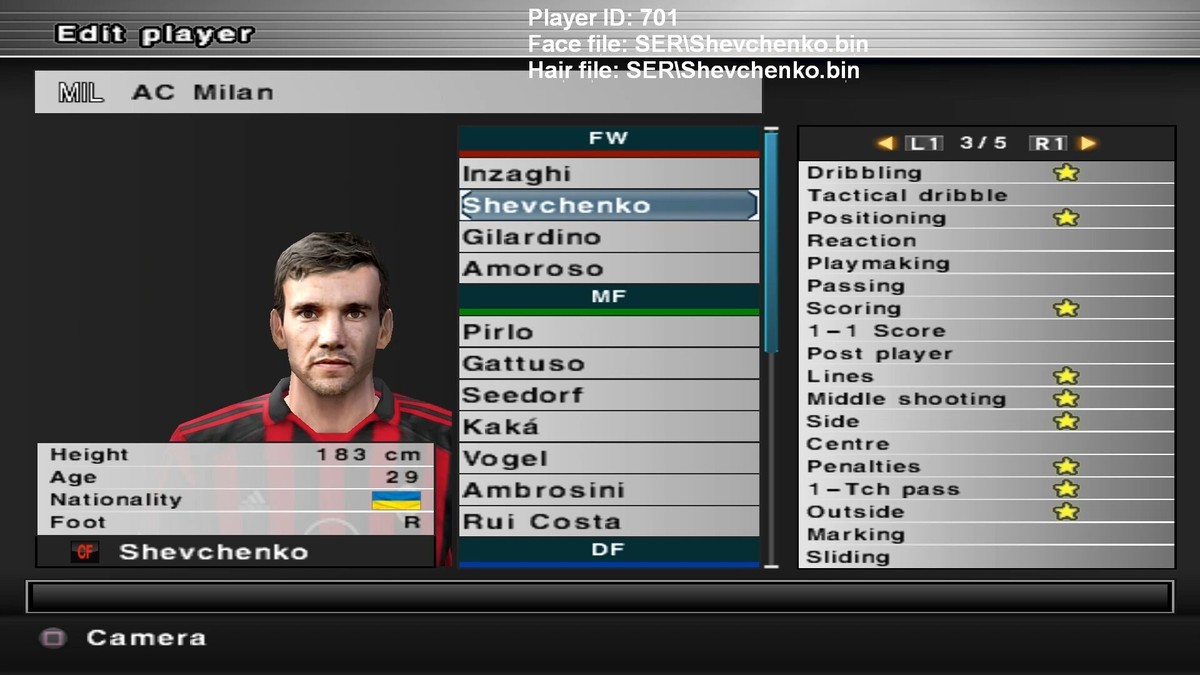Toggle the Scoring ability row
This screenshot has width=1200, height=675.
pyautogui.click(x=985, y=308)
